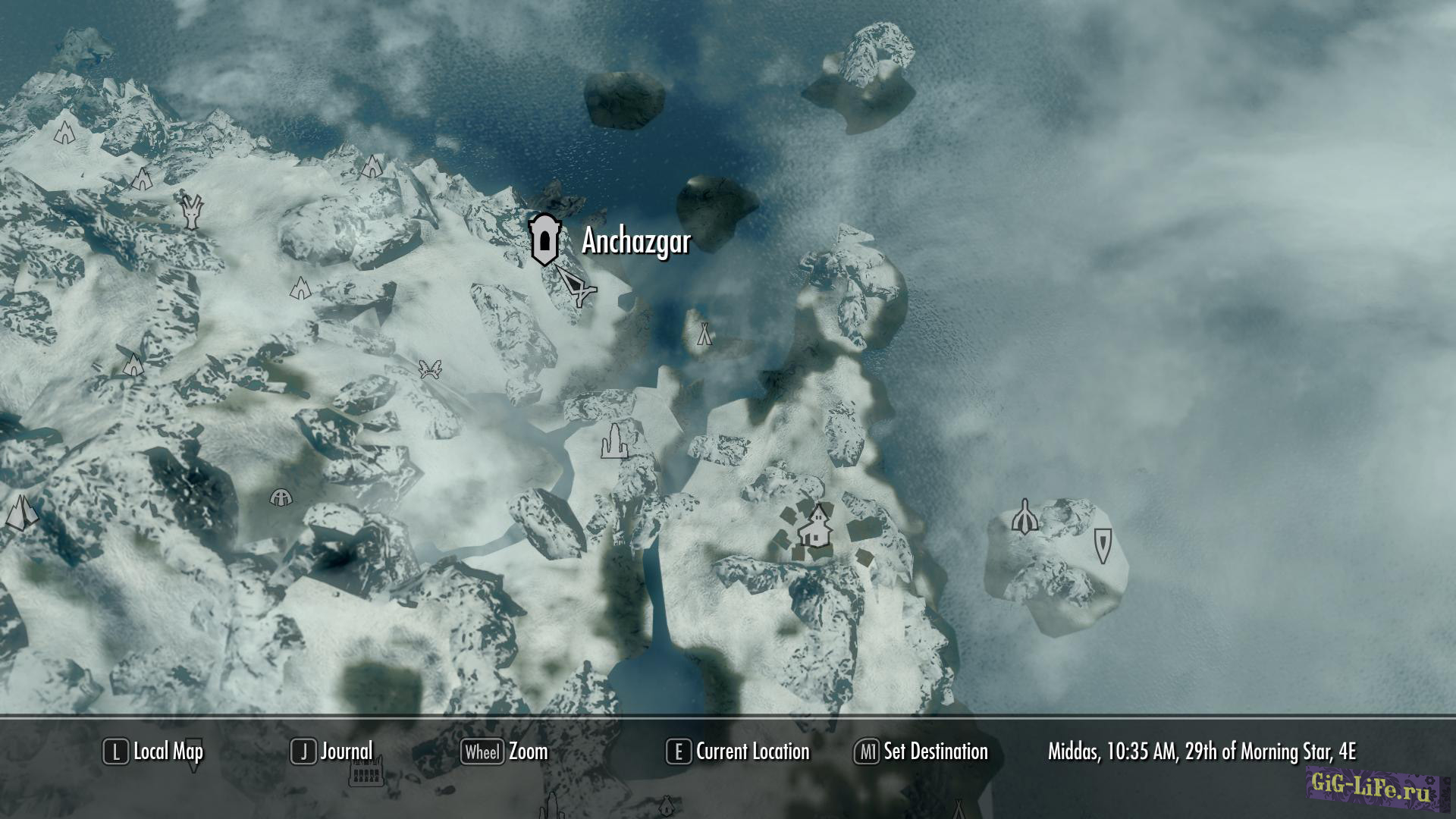Screen dimensions: 1456x819
Task: Choose Set Destination on the map bar
Action: (x=922, y=752)
